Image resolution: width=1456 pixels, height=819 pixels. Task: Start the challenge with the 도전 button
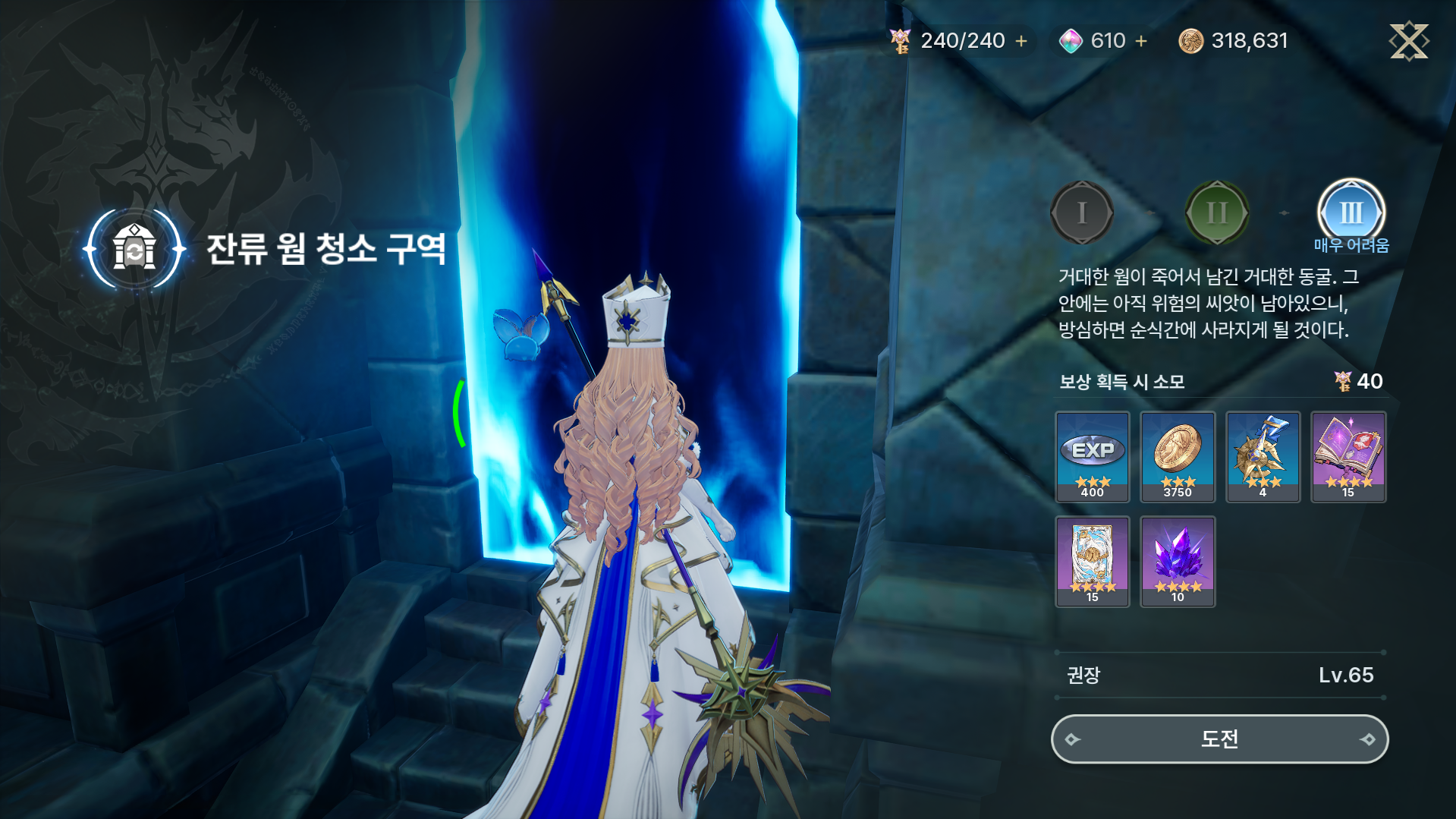[x=1219, y=739]
